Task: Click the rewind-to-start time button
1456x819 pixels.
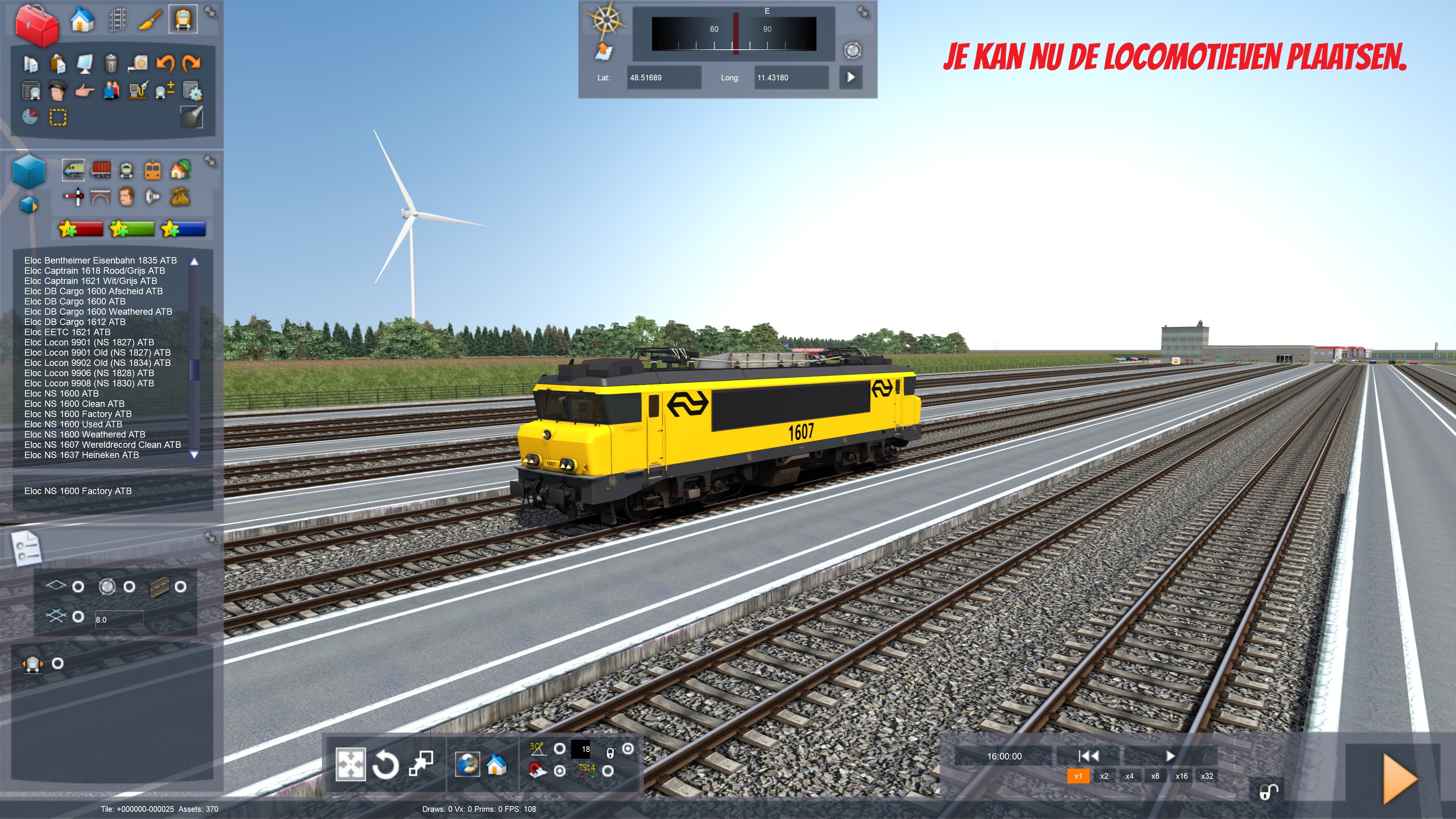Action: (1088, 756)
